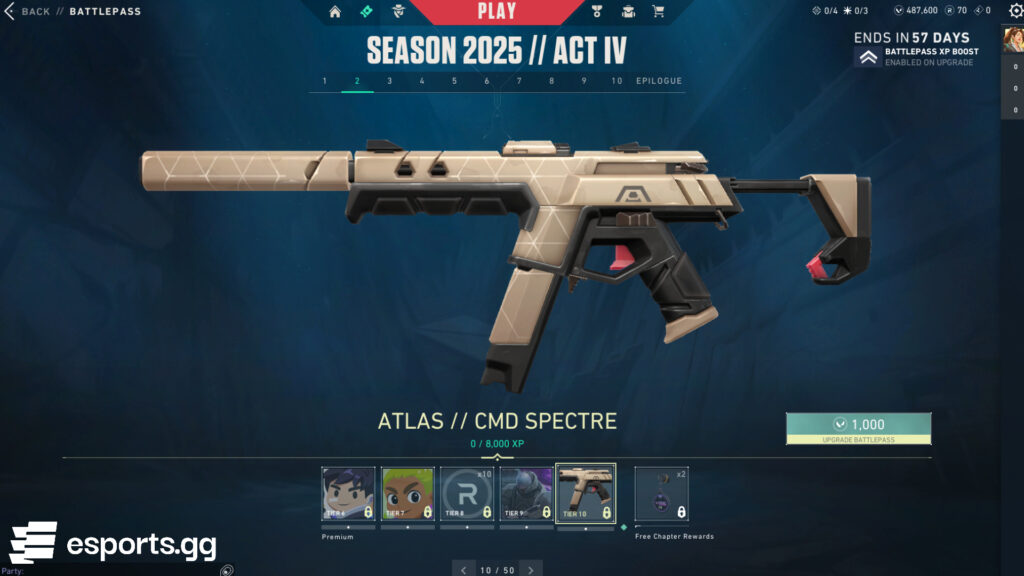
Task: Select the Tier 6 reward thumbnail
Action: point(349,494)
